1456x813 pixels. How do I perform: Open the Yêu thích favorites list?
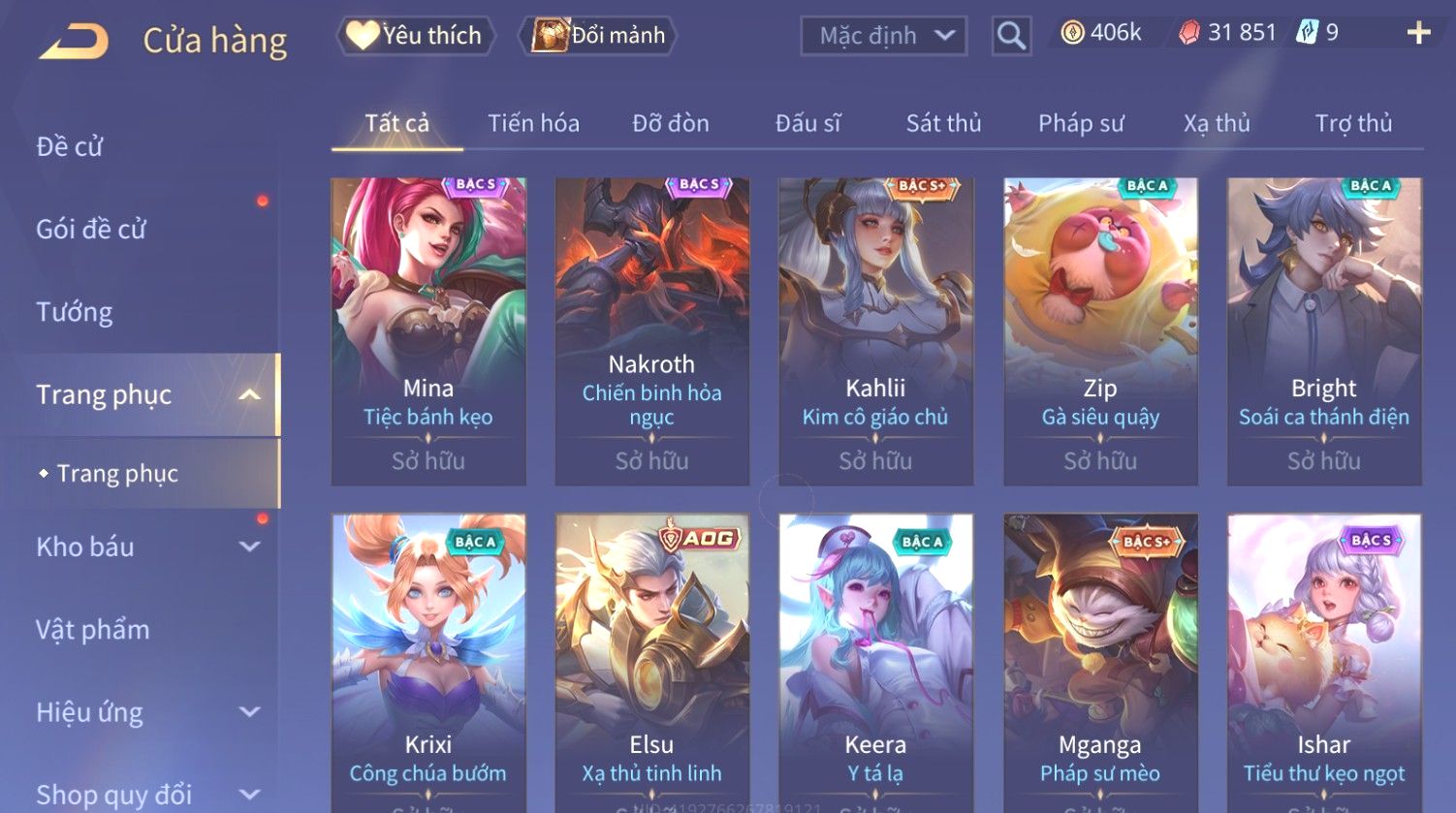[415, 36]
